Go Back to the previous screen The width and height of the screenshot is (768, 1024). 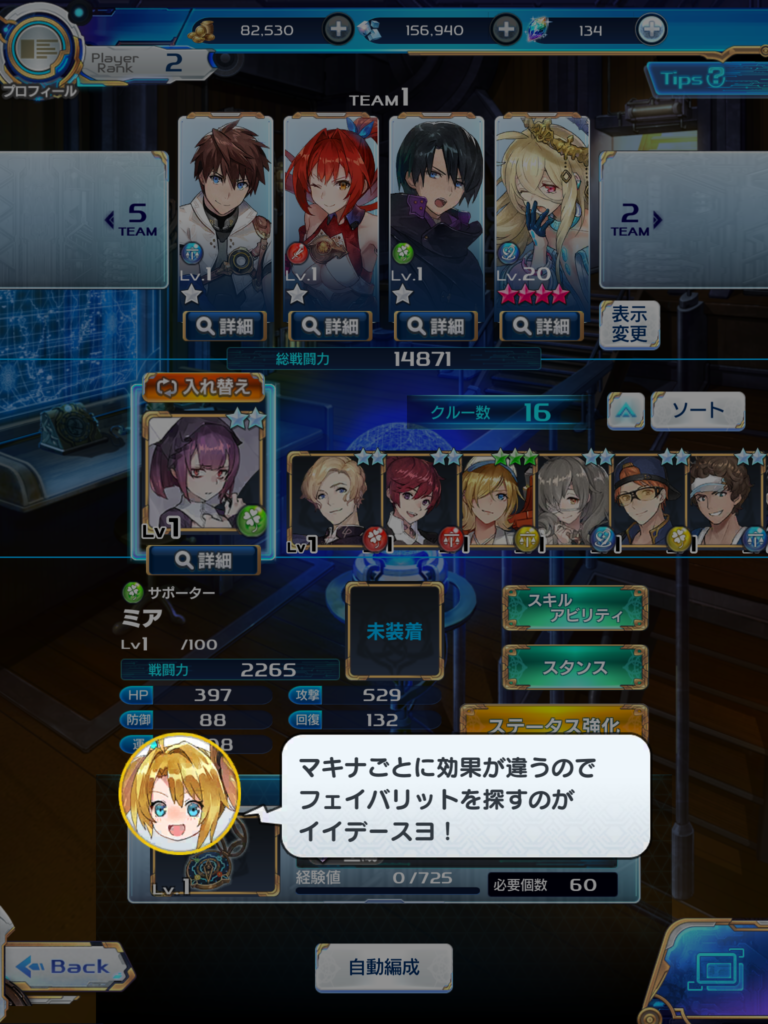click(x=68, y=966)
